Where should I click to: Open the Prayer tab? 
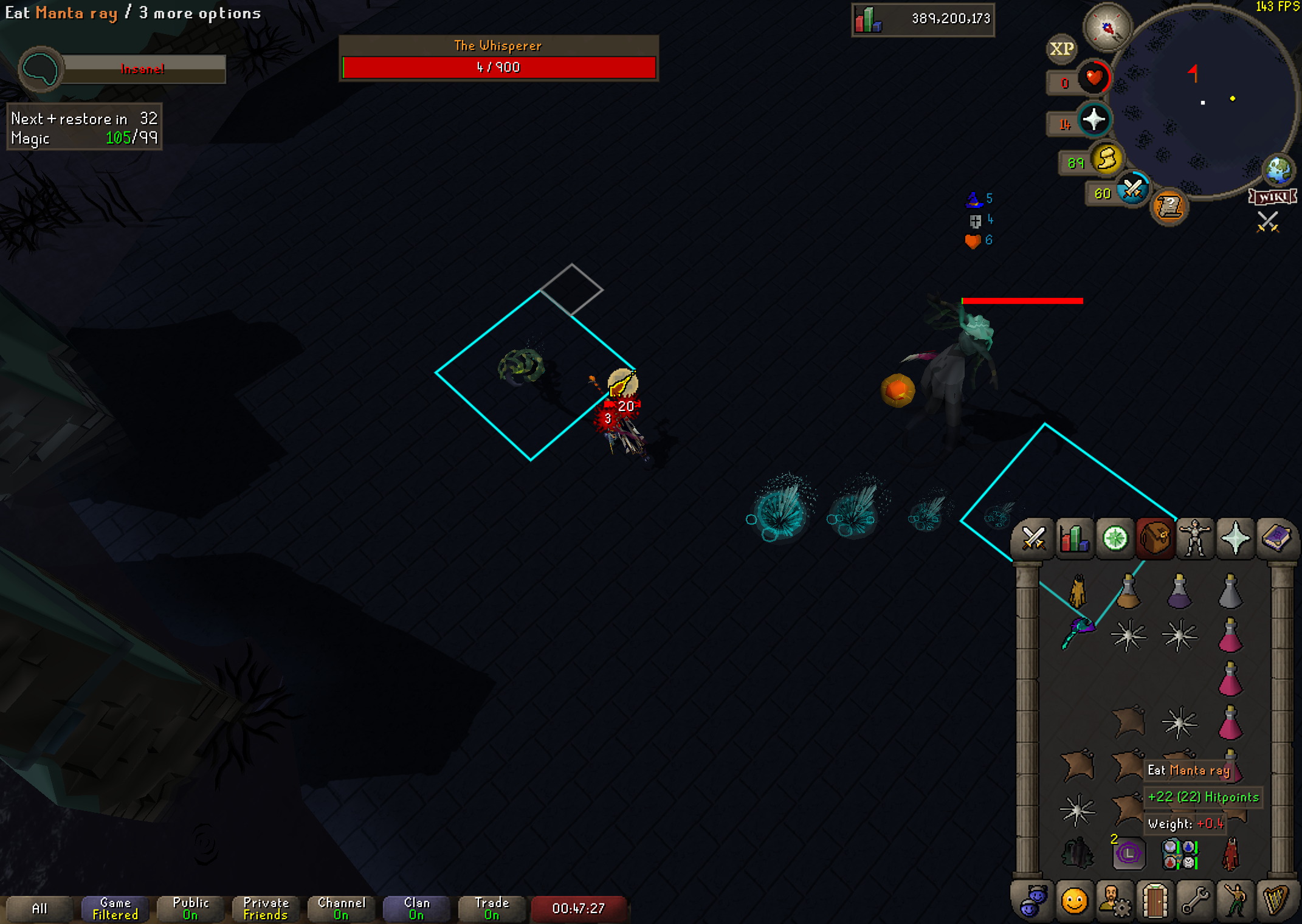(x=1235, y=539)
